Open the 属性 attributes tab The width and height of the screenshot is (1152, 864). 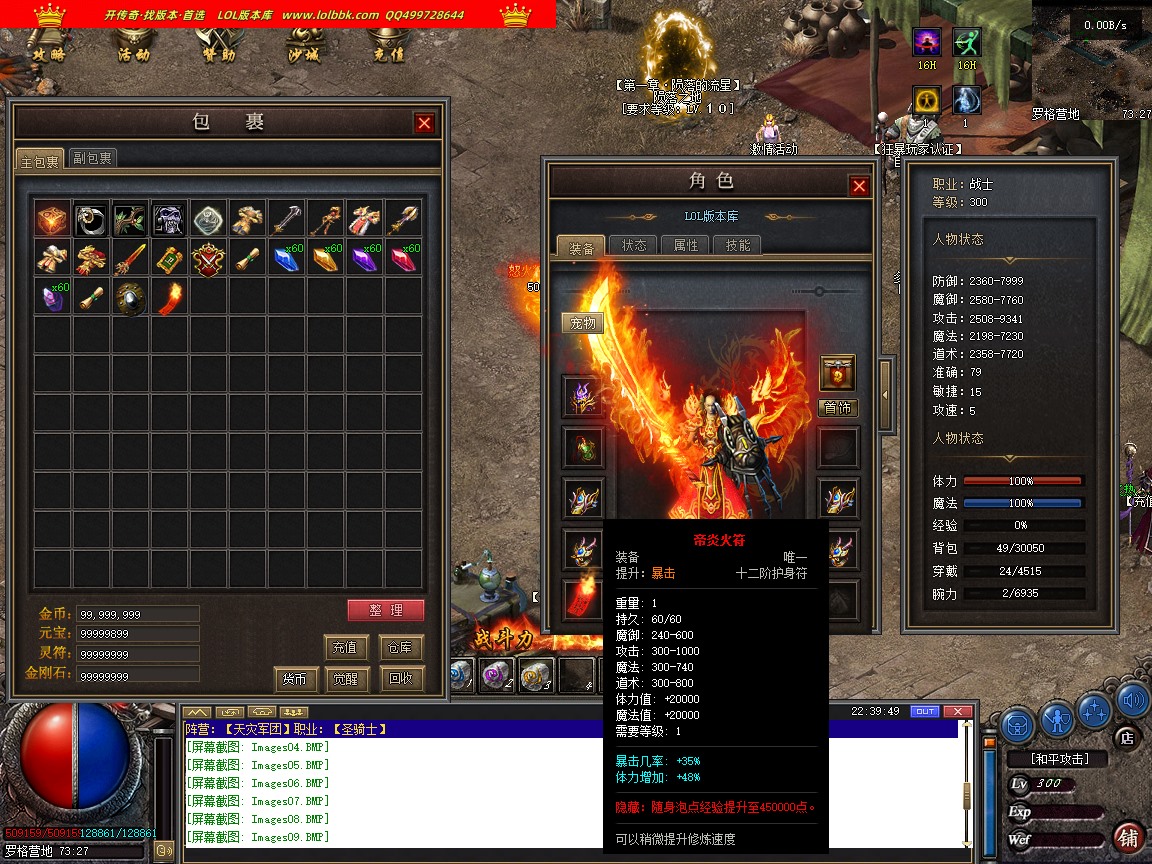[686, 245]
